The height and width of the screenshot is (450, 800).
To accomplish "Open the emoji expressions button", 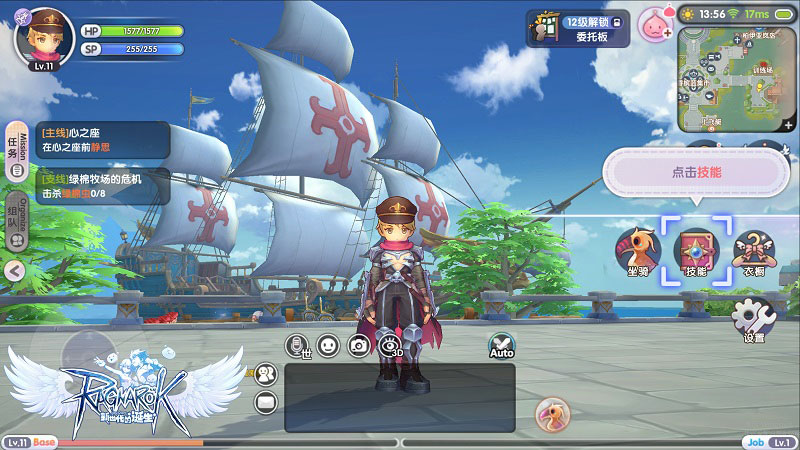I will point(328,346).
